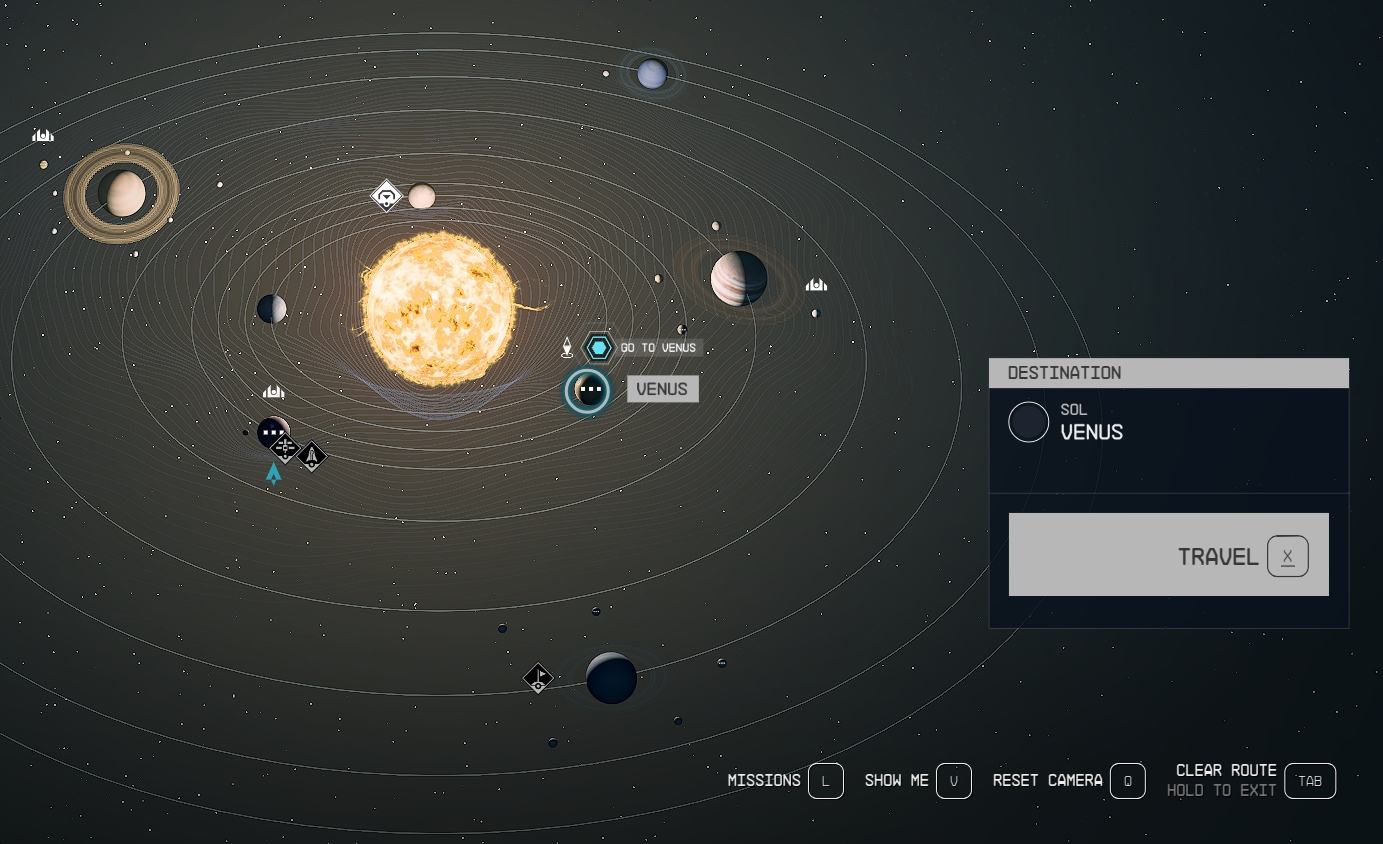Open the Missions list

(x=825, y=781)
